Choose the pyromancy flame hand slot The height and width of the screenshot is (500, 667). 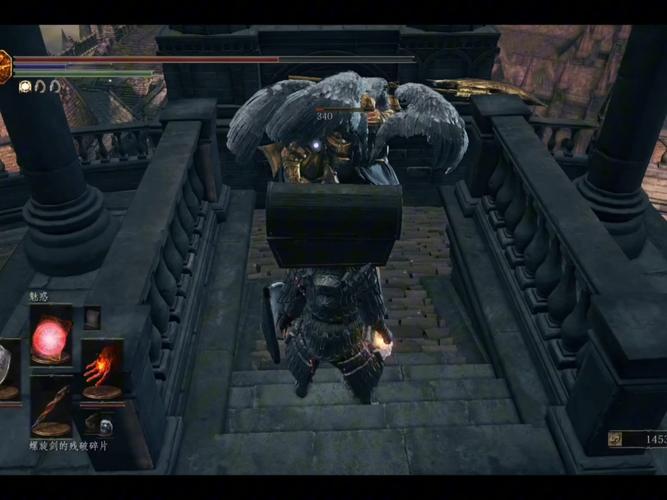point(102,369)
